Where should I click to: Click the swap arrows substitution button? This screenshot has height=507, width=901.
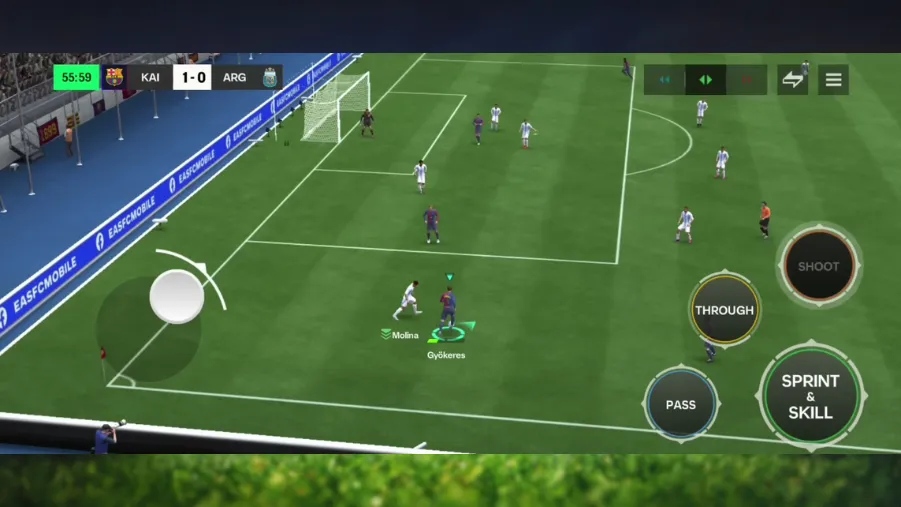(793, 80)
